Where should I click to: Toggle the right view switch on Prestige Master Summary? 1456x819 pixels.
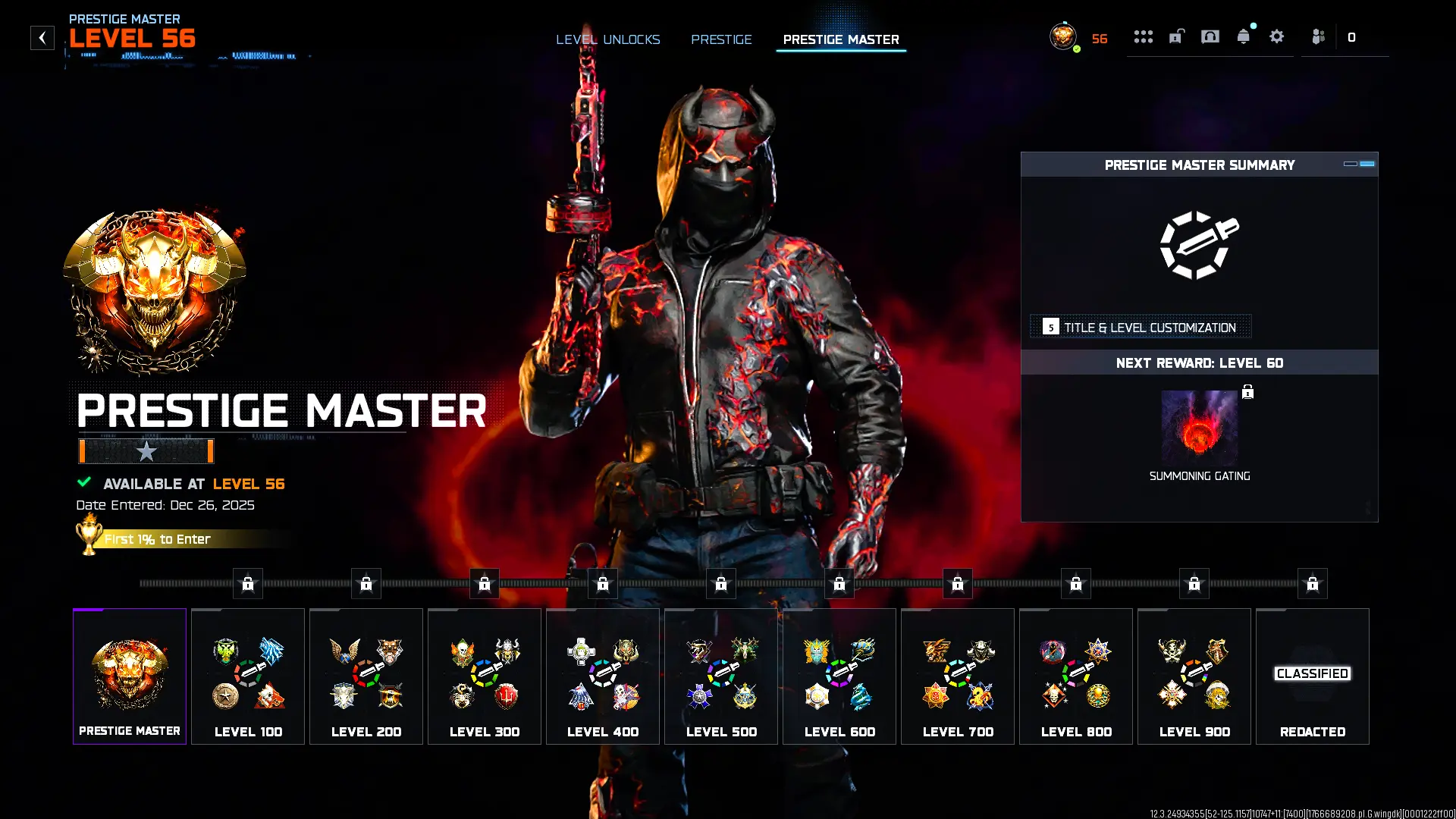[1367, 163]
